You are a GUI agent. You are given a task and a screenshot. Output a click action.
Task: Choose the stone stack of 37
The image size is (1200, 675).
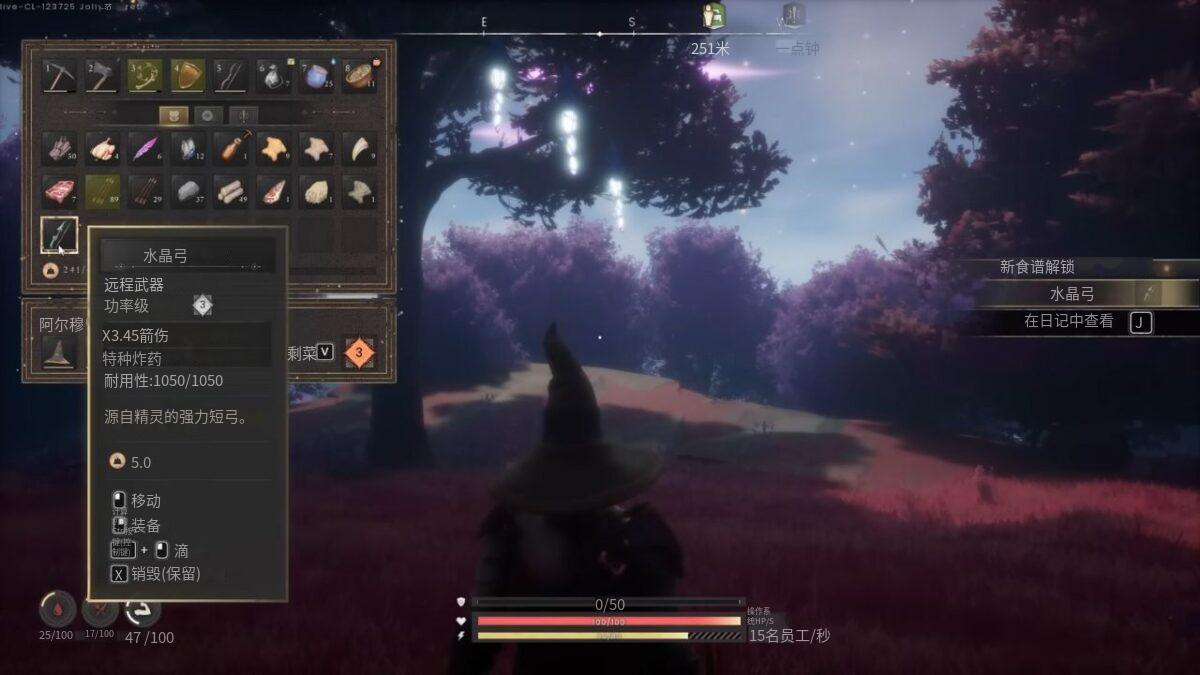(x=188, y=191)
